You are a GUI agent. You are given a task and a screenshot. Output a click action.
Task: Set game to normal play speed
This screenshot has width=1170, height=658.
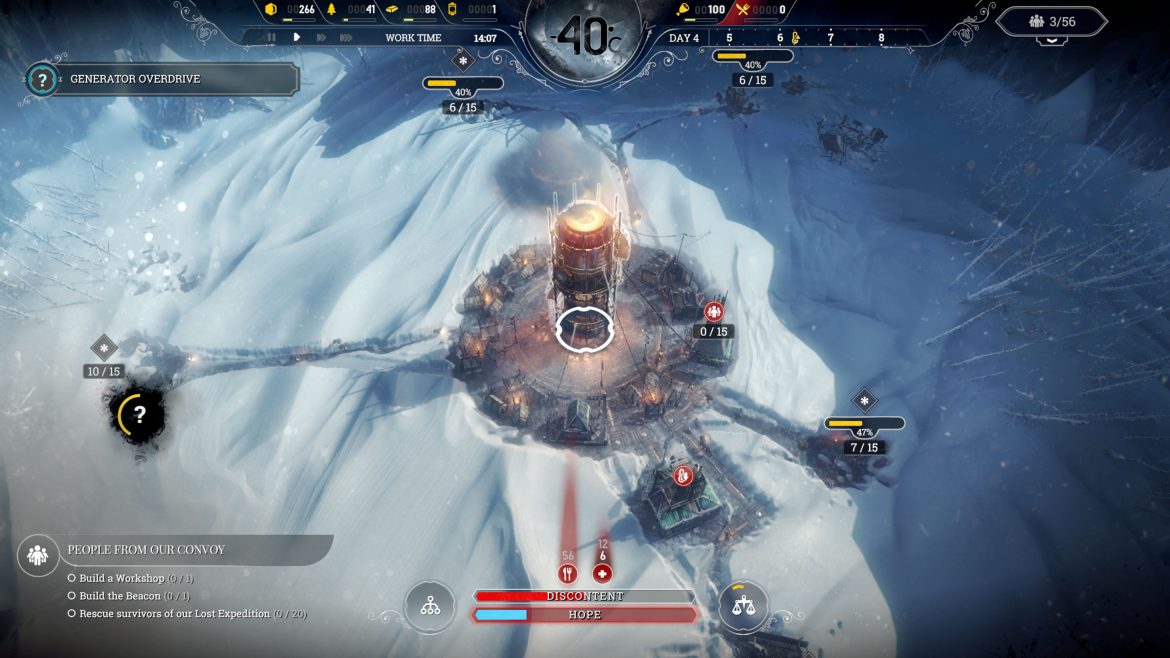coord(296,38)
